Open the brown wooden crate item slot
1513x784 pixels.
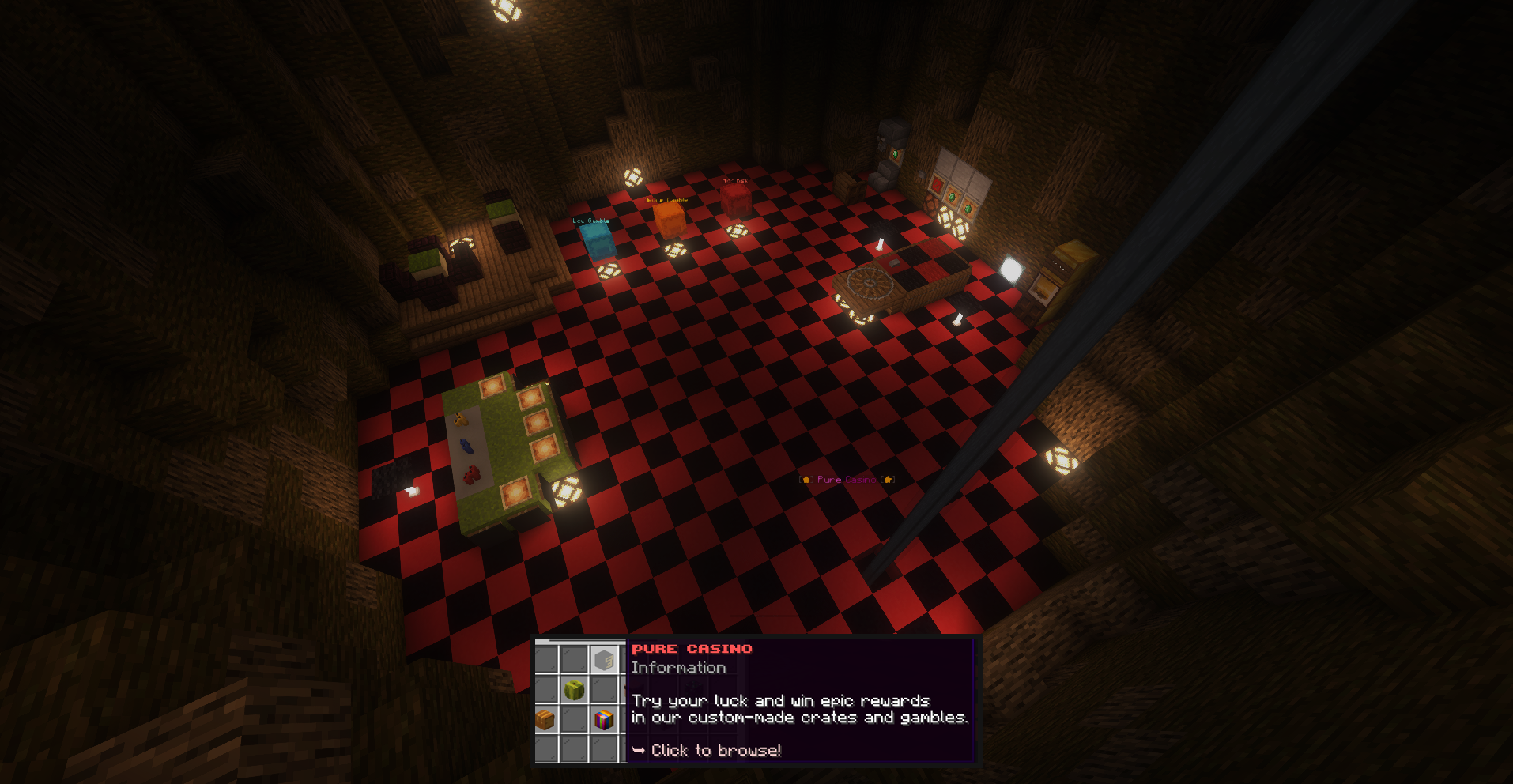coord(545,719)
